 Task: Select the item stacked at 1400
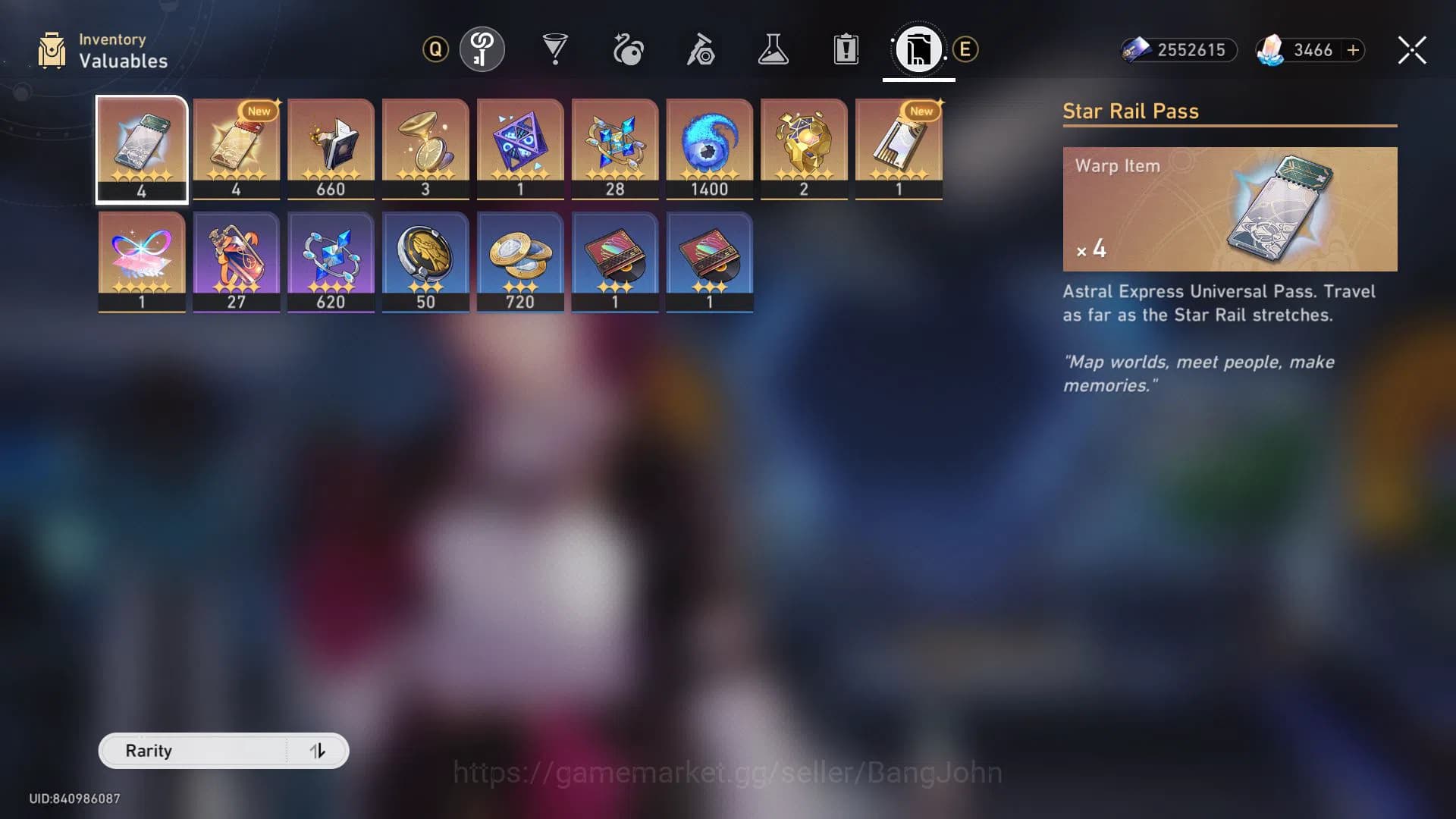pyautogui.click(x=709, y=148)
